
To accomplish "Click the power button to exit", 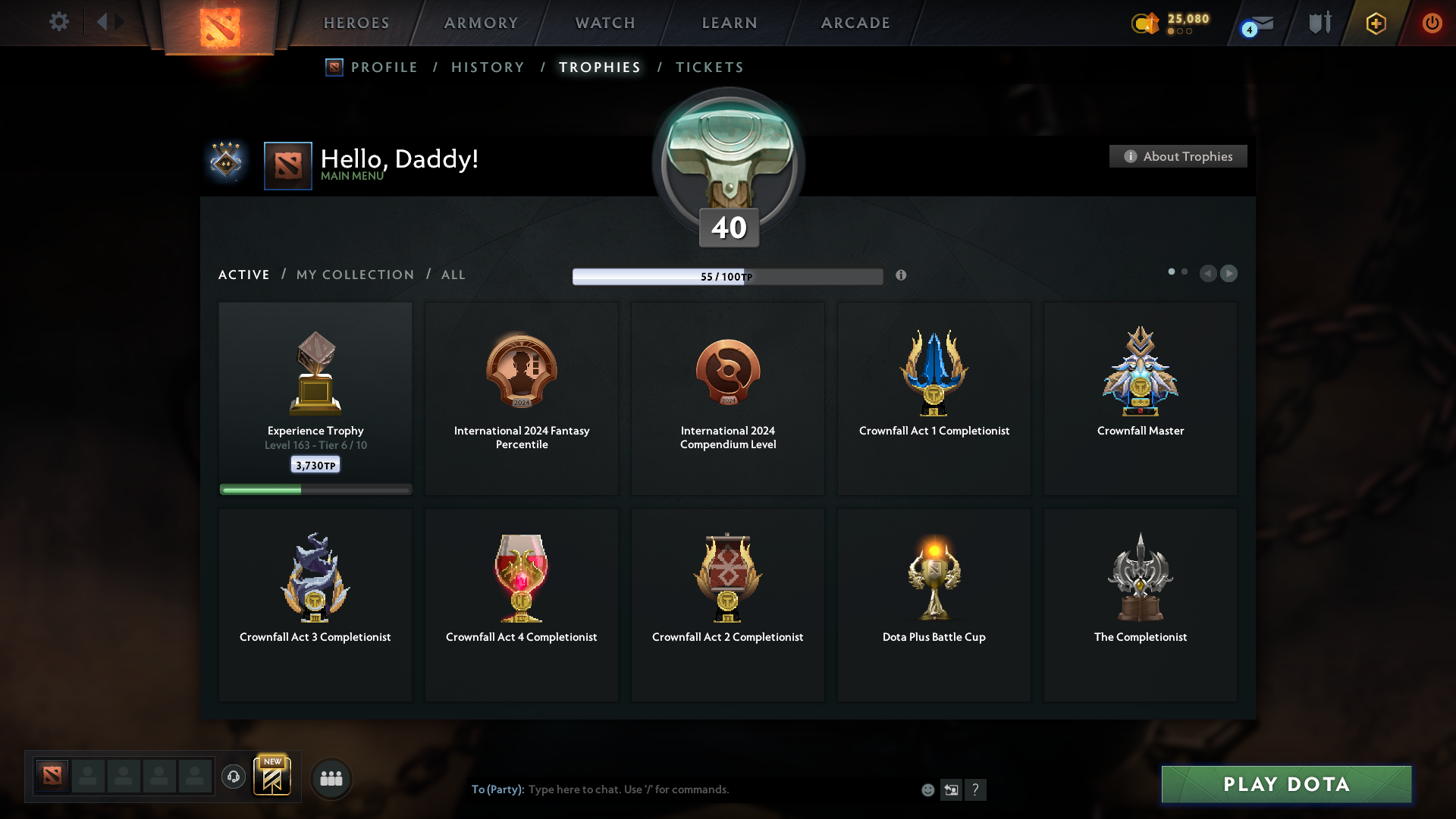I will click(x=1432, y=23).
